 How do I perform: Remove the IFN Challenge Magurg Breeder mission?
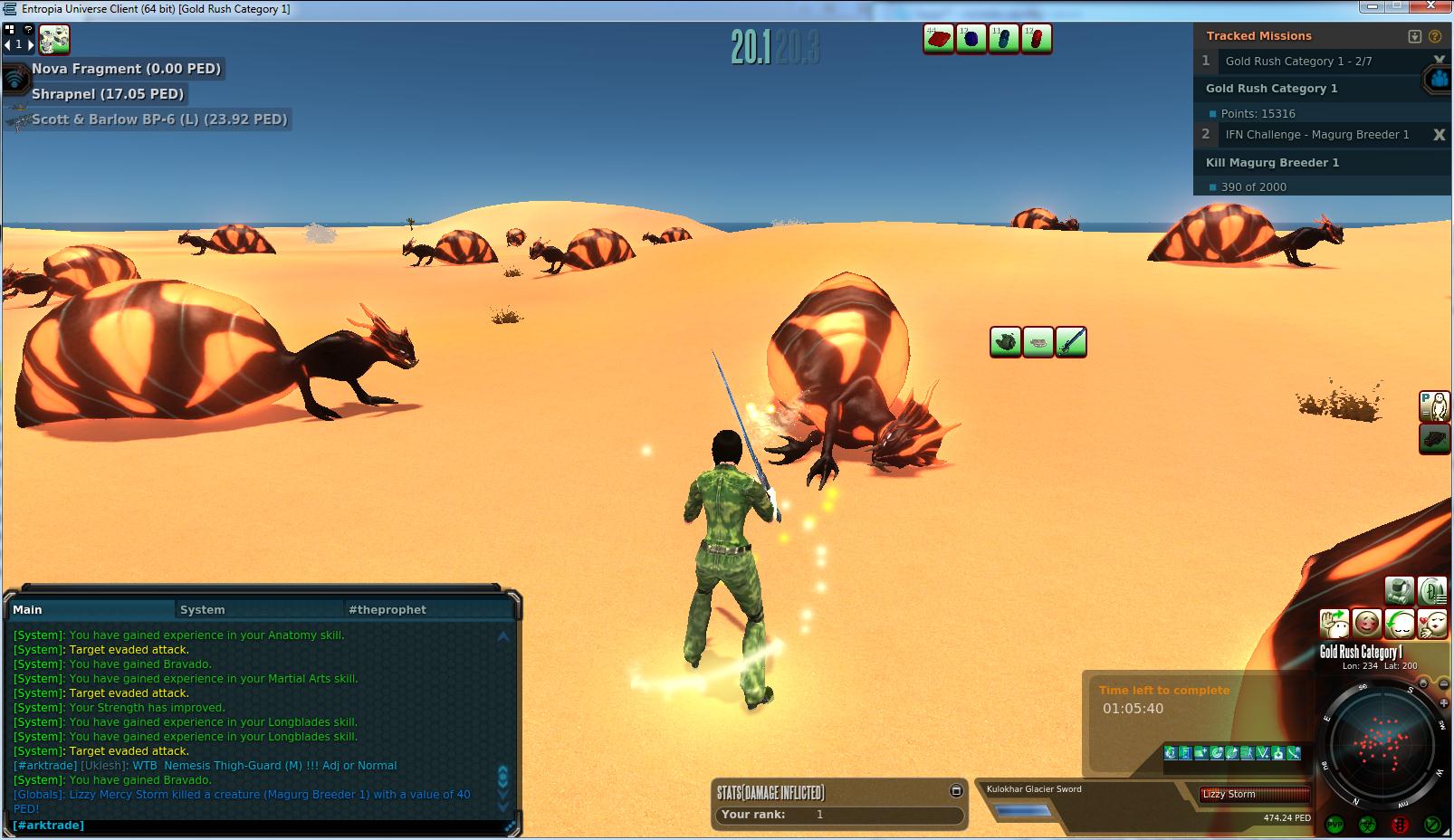tap(1439, 135)
